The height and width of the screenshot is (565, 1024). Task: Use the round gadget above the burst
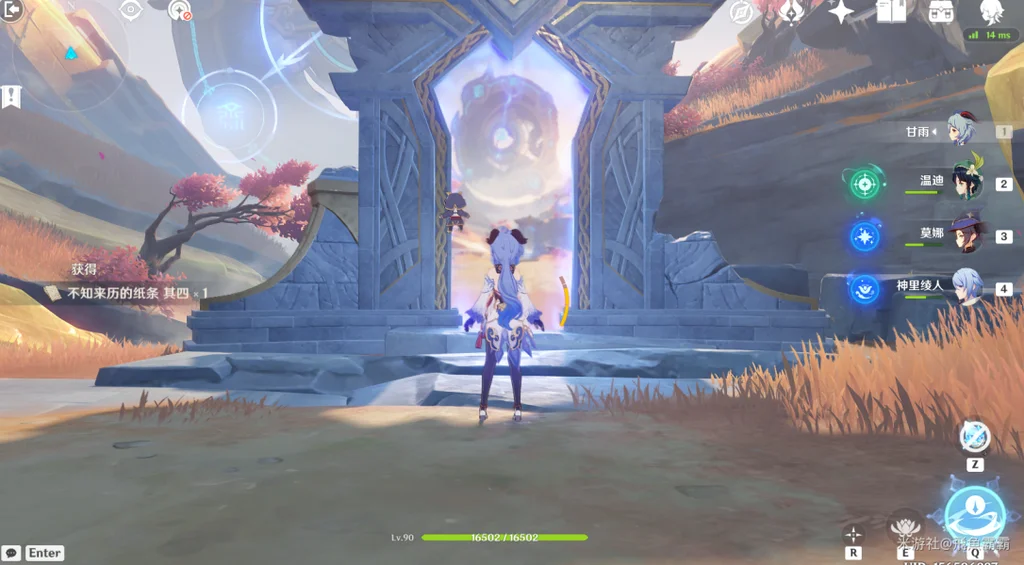(974, 437)
